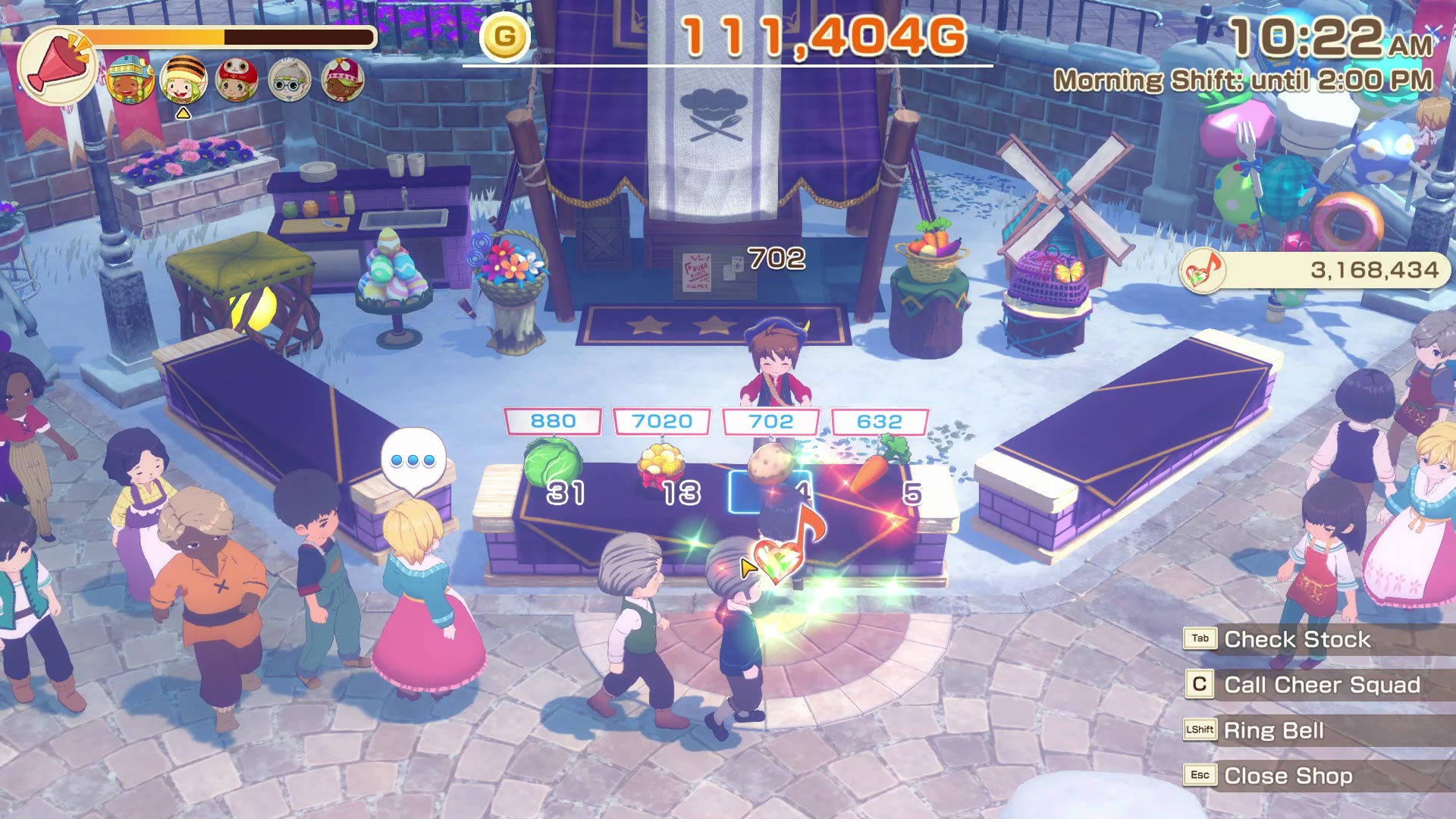Select the red-hooded cheer squad portrait

tap(236, 80)
